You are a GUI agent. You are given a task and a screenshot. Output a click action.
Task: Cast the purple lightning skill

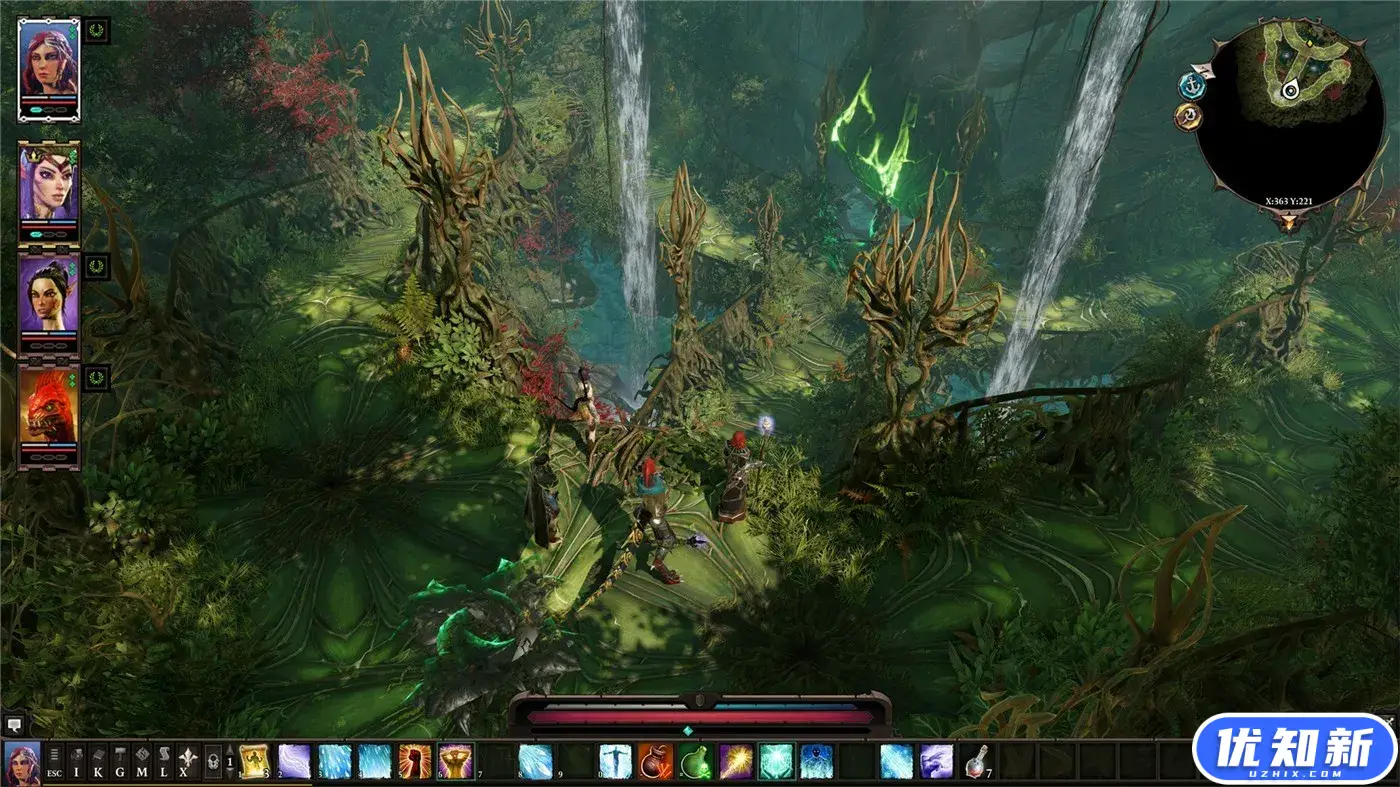(x=294, y=761)
